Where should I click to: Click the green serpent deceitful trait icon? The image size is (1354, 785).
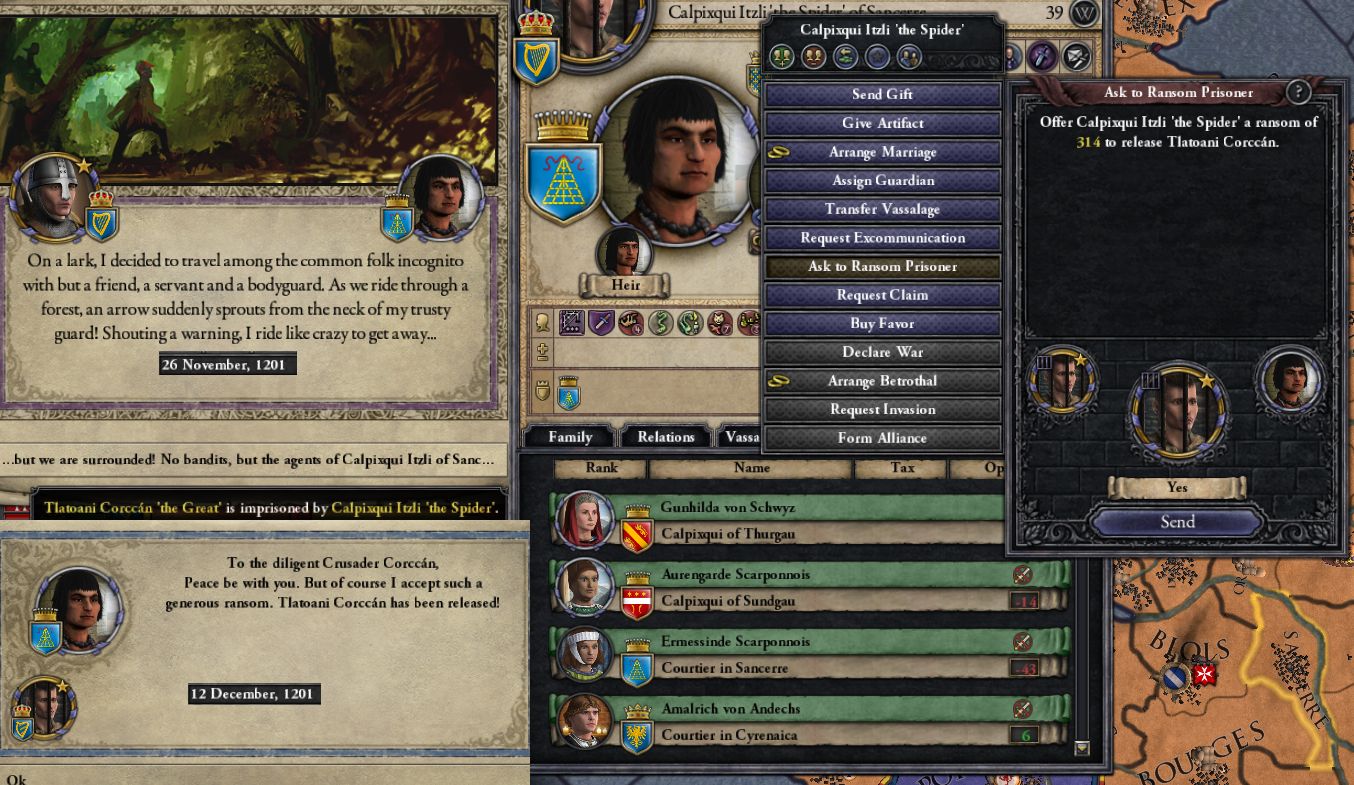point(662,322)
